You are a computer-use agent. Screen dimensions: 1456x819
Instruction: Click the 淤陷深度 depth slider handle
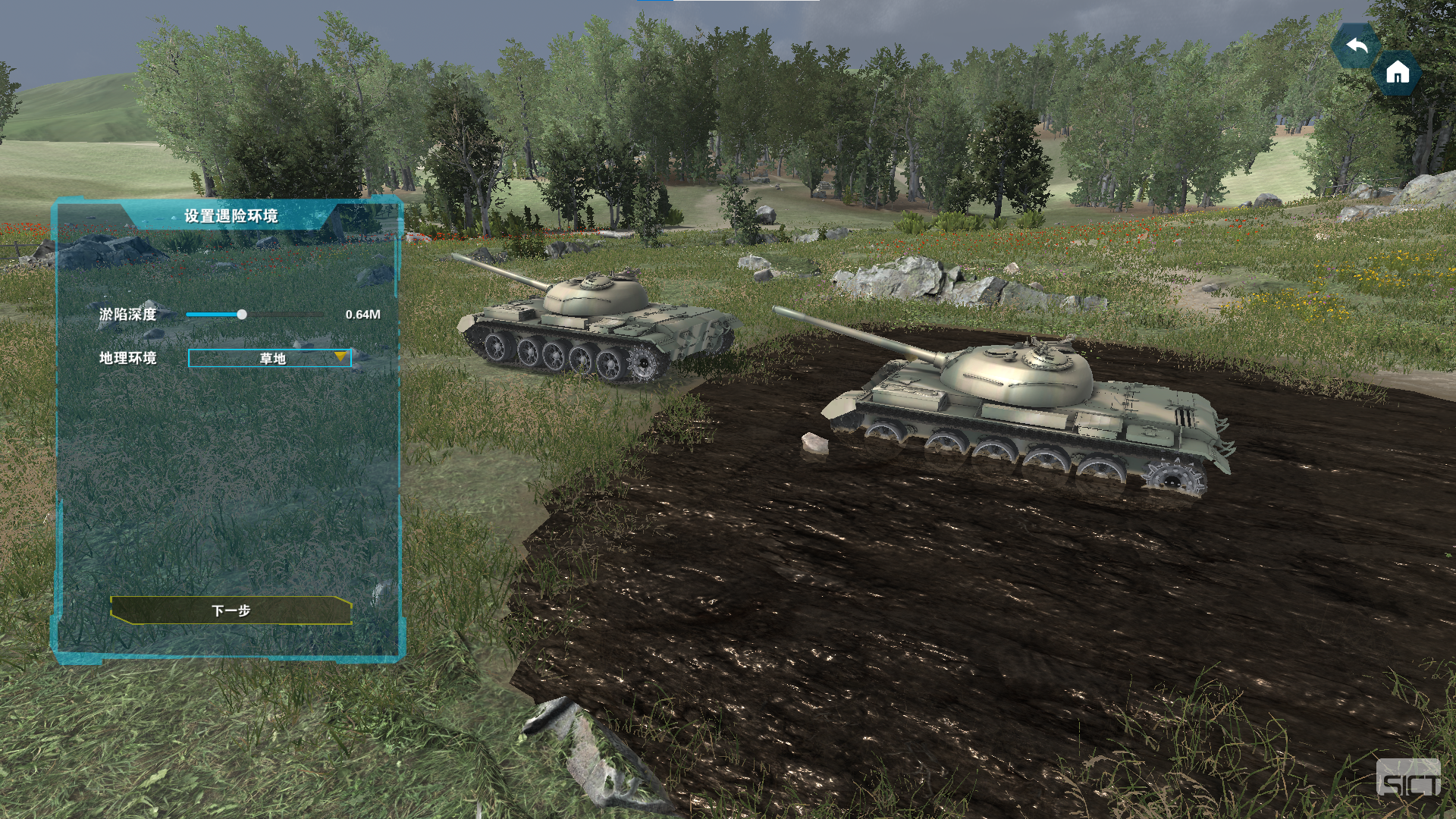242,314
